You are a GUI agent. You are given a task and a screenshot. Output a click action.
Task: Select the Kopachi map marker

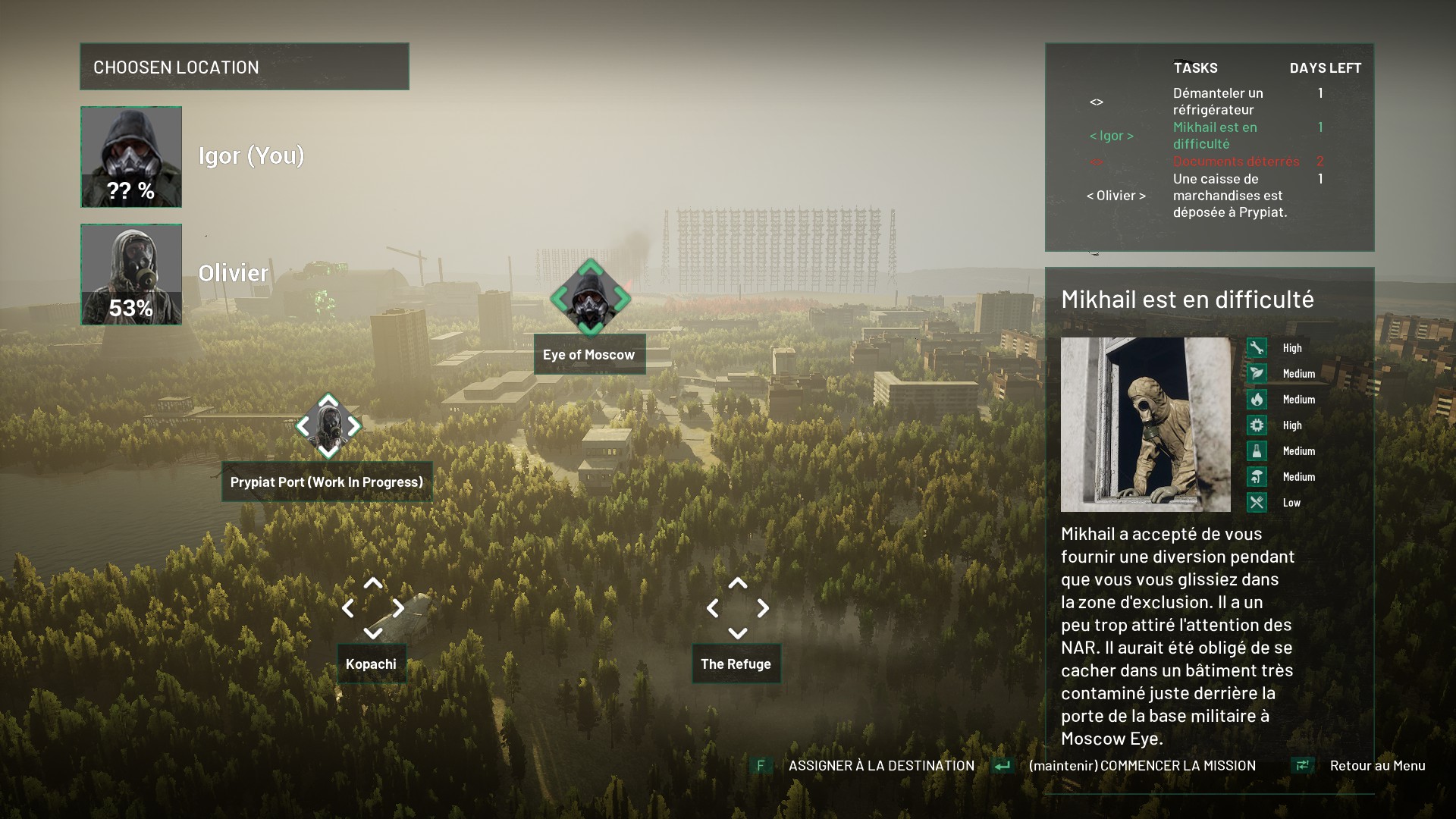372,608
